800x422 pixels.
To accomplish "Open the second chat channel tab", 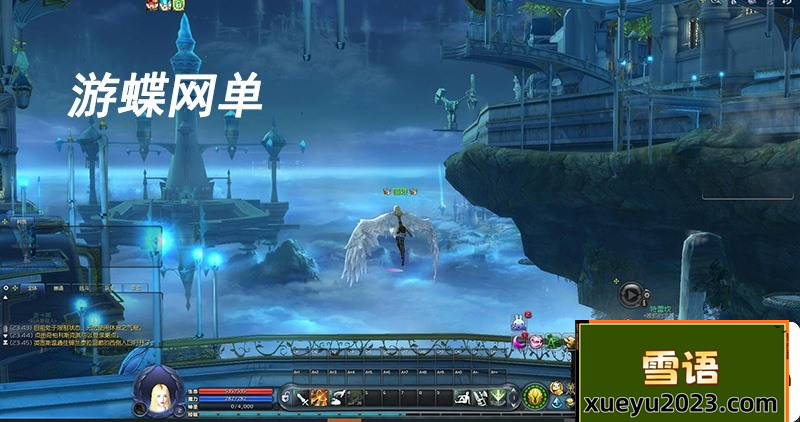I will [x=58, y=288].
